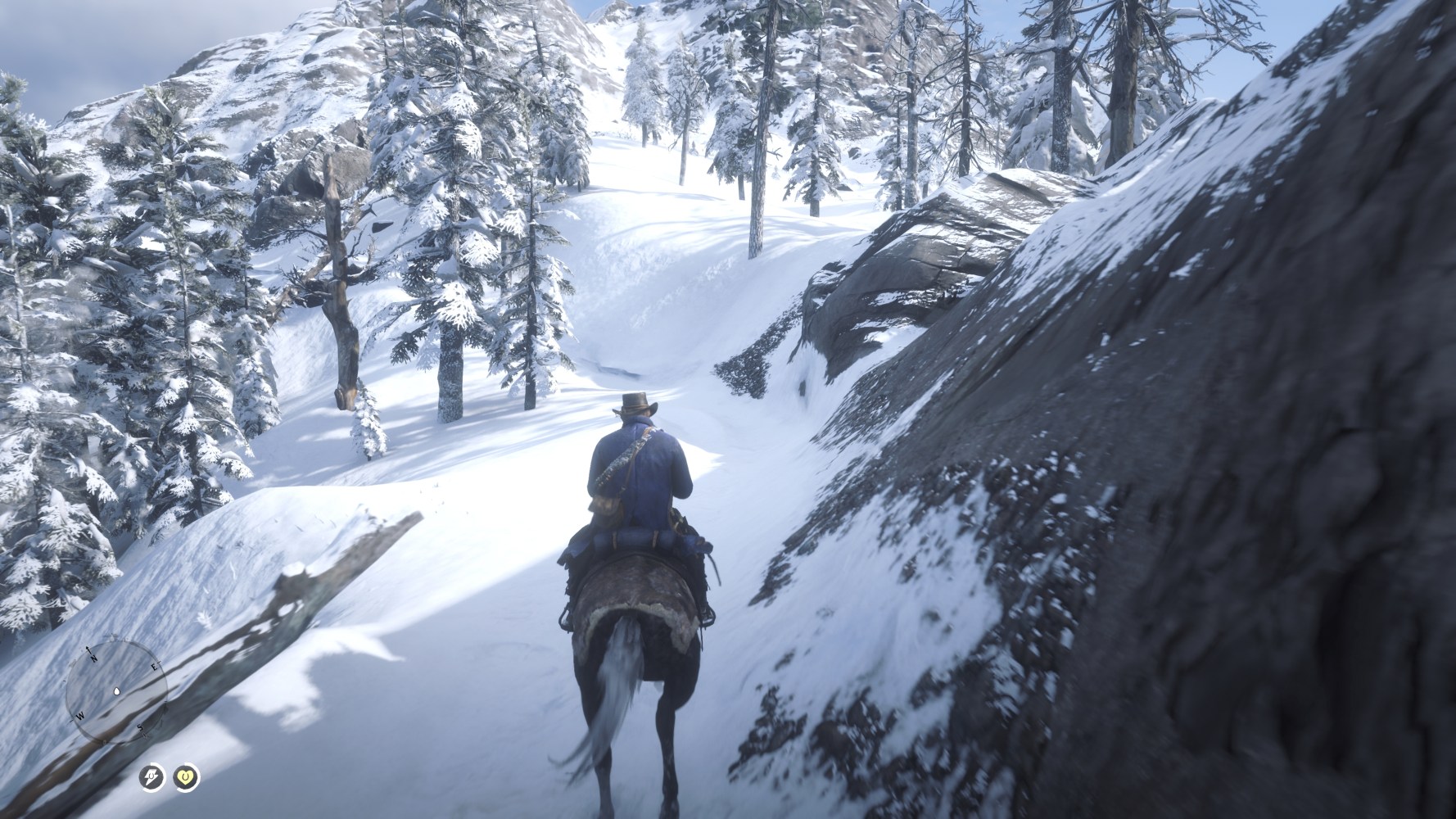Click the tick mark below the S marker

tap(145, 735)
